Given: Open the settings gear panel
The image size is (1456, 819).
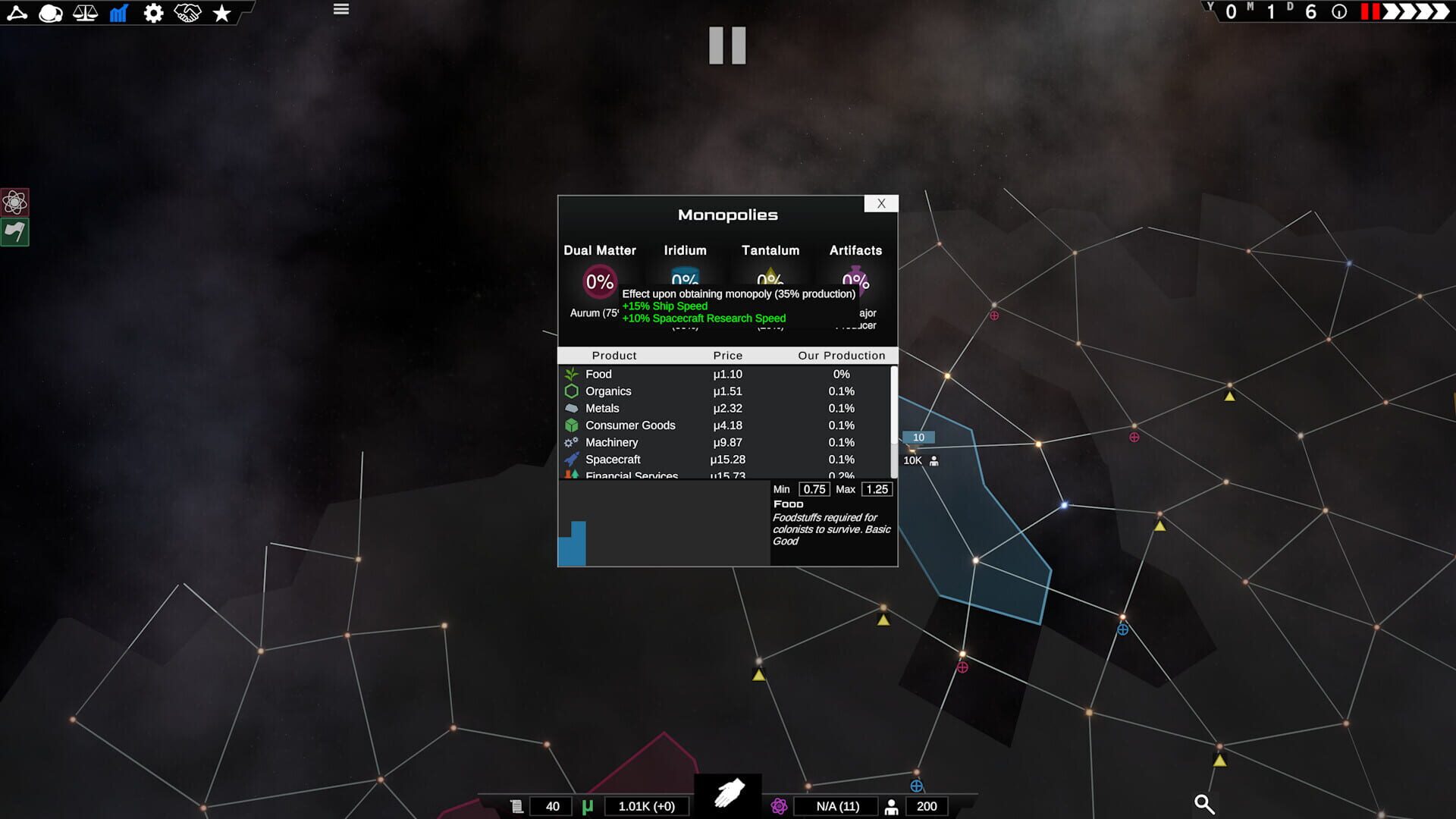Looking at the screenshot, I should (153, 12).
